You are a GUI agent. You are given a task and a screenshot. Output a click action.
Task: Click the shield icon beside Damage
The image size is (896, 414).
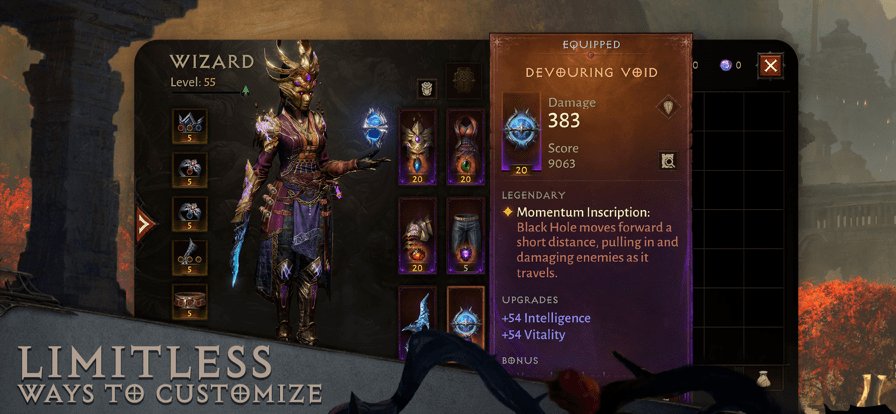(668, 106)
